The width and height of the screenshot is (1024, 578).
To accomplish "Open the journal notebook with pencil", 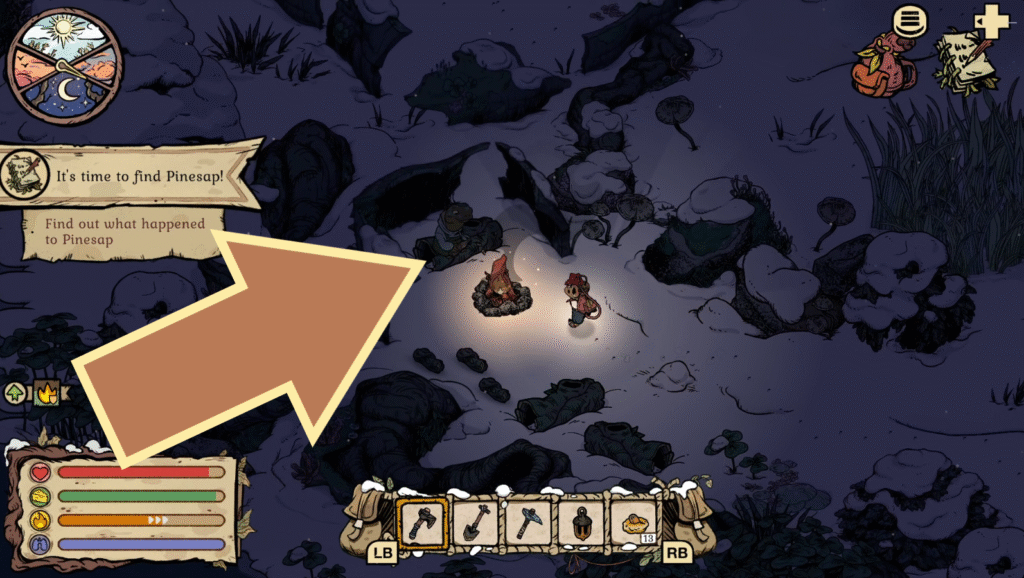I will [965, 60].
